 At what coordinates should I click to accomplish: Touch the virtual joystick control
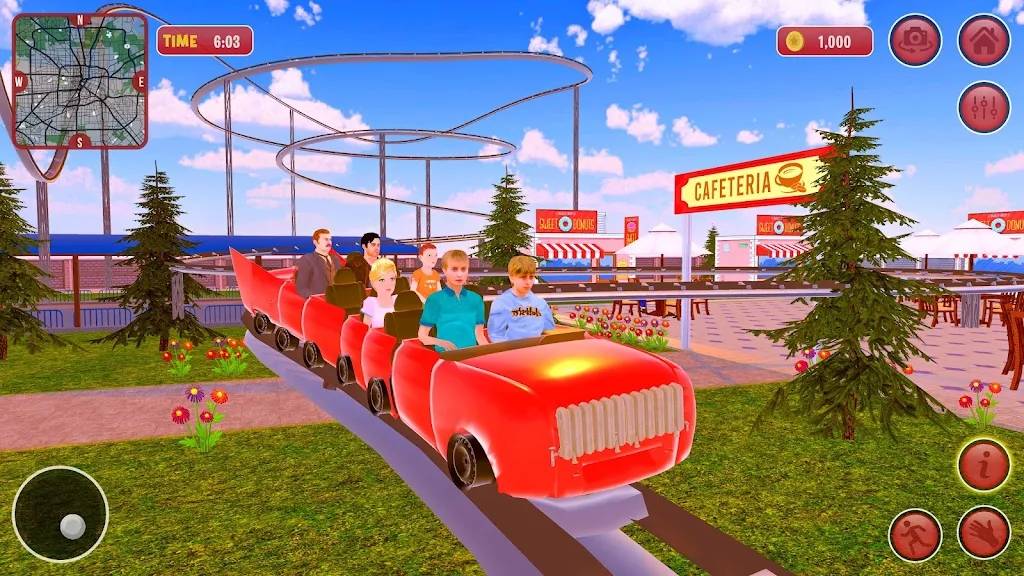pyautogui.click(x=60, y=513)
